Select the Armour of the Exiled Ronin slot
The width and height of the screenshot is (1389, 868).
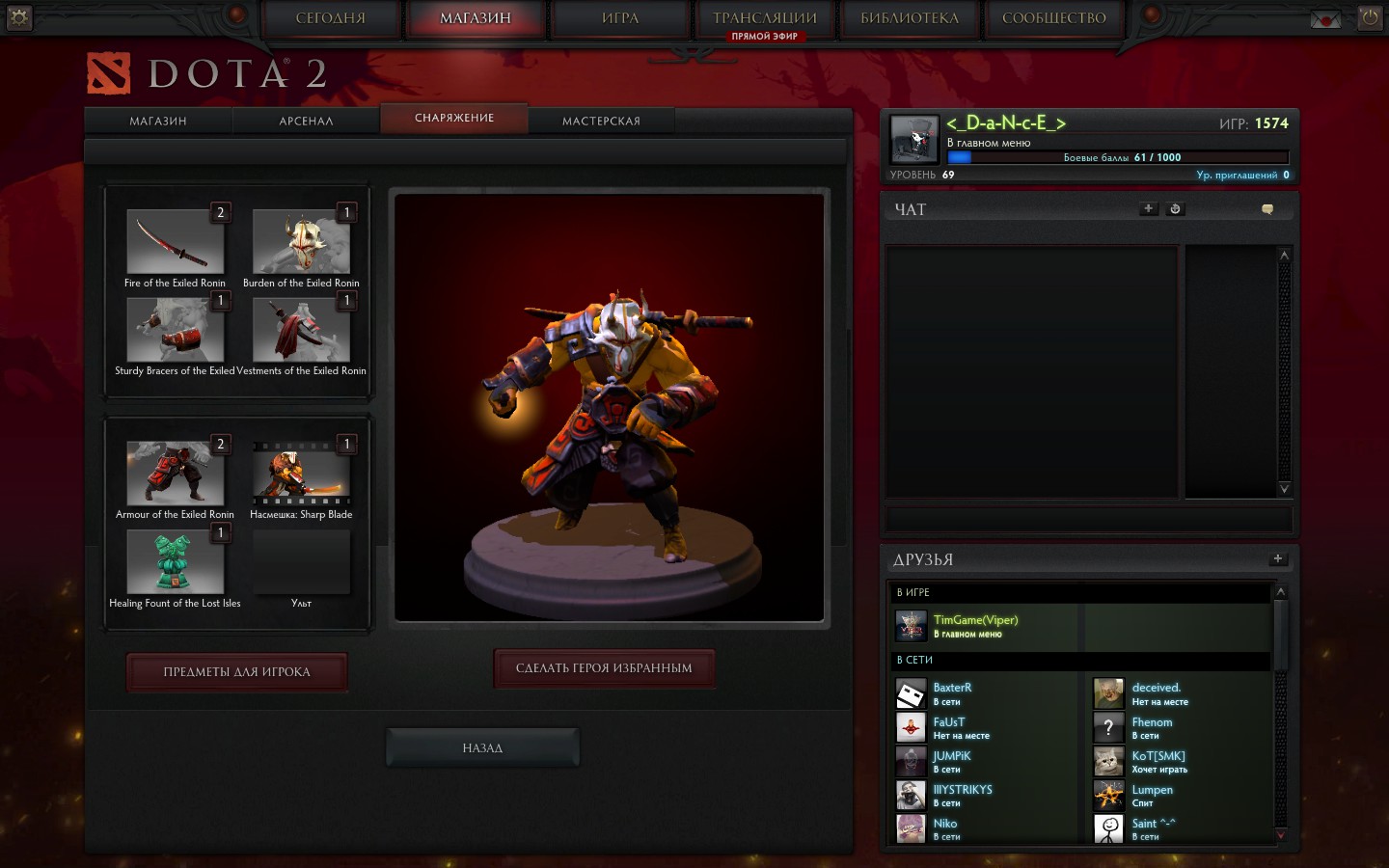coord(175,474)
